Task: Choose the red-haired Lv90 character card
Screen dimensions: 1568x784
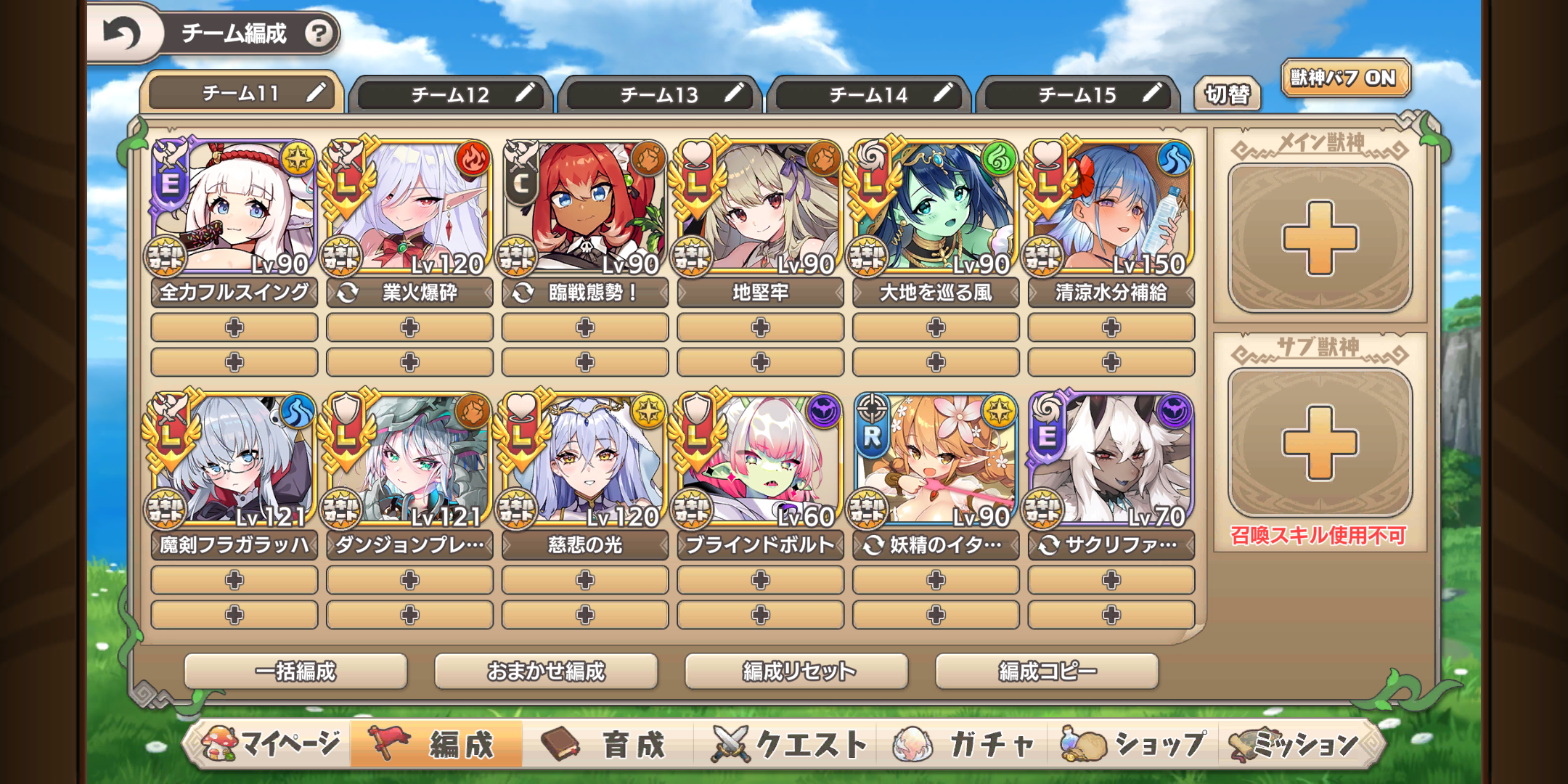Action: click(585, 208)
